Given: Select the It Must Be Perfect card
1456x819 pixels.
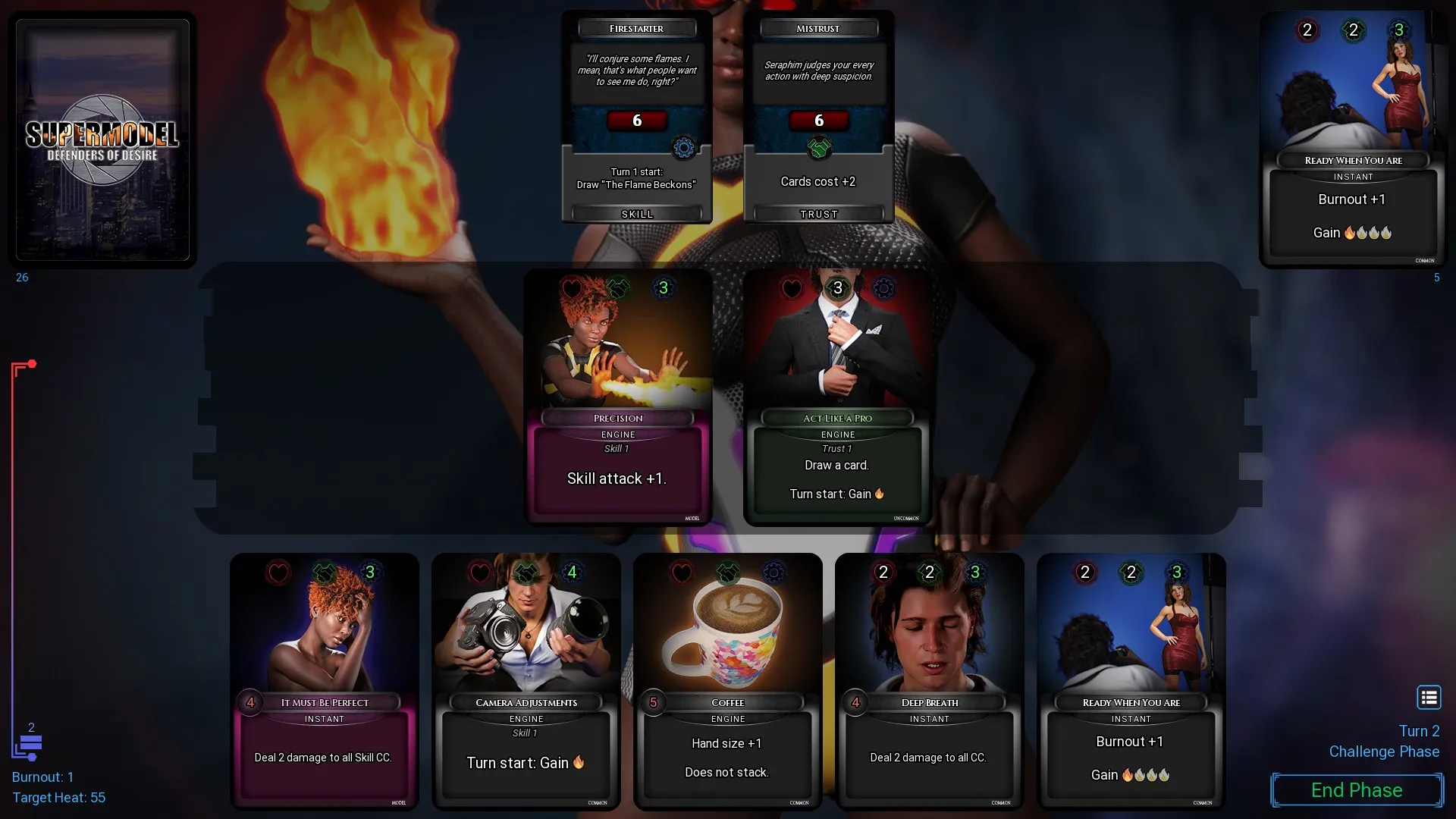Looking at the screenshot, I should 325,681.
